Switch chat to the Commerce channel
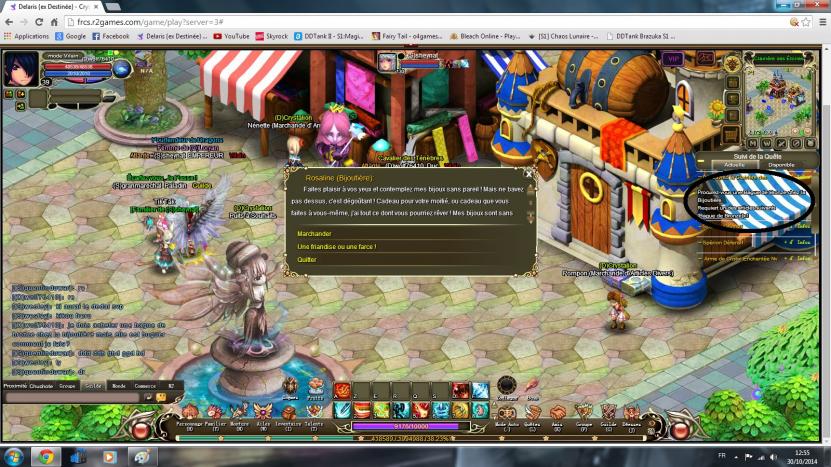The image size is (831, 467). [145, 385]
